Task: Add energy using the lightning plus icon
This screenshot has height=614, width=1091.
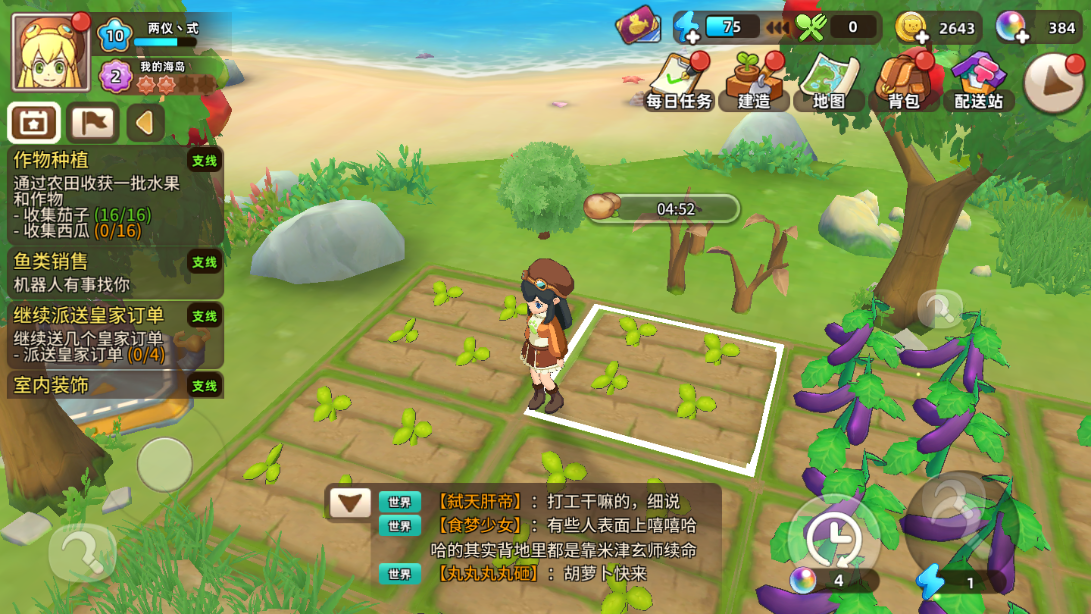Action: [x=688, y=28]
